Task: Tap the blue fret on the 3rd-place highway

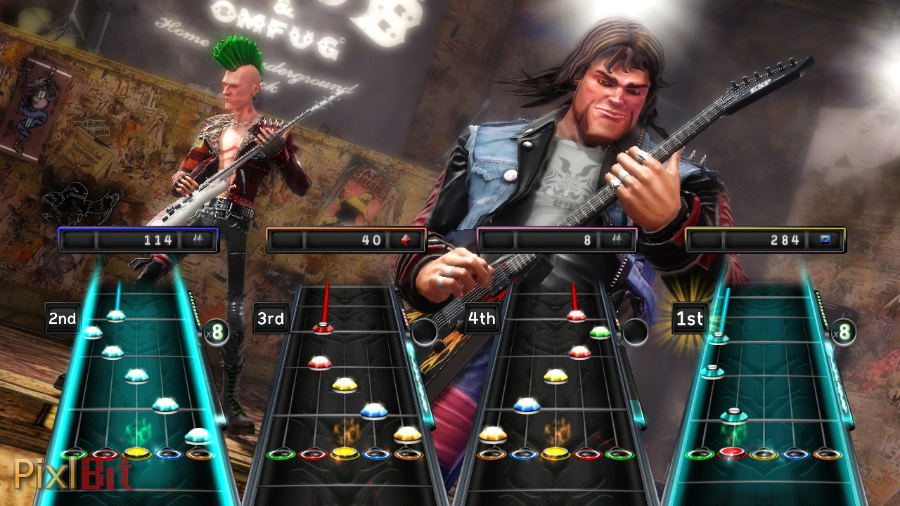Action: coord(376,454)
